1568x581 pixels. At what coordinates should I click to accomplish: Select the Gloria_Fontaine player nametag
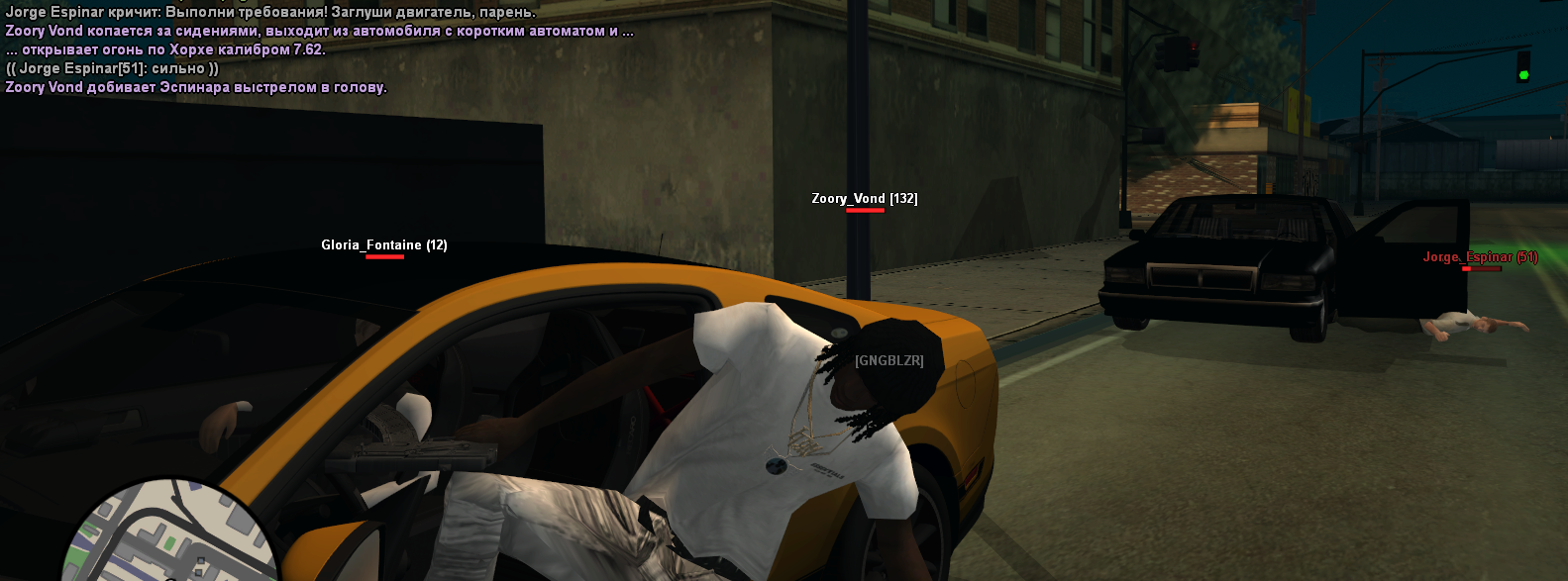point(383,245)
